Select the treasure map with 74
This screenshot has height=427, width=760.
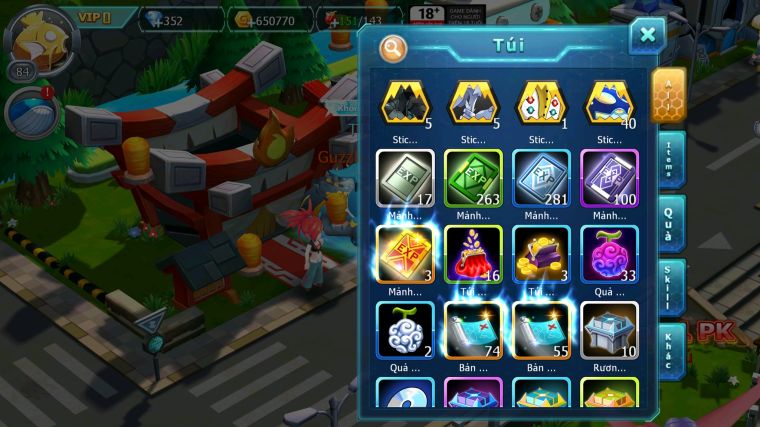[473, 330]
